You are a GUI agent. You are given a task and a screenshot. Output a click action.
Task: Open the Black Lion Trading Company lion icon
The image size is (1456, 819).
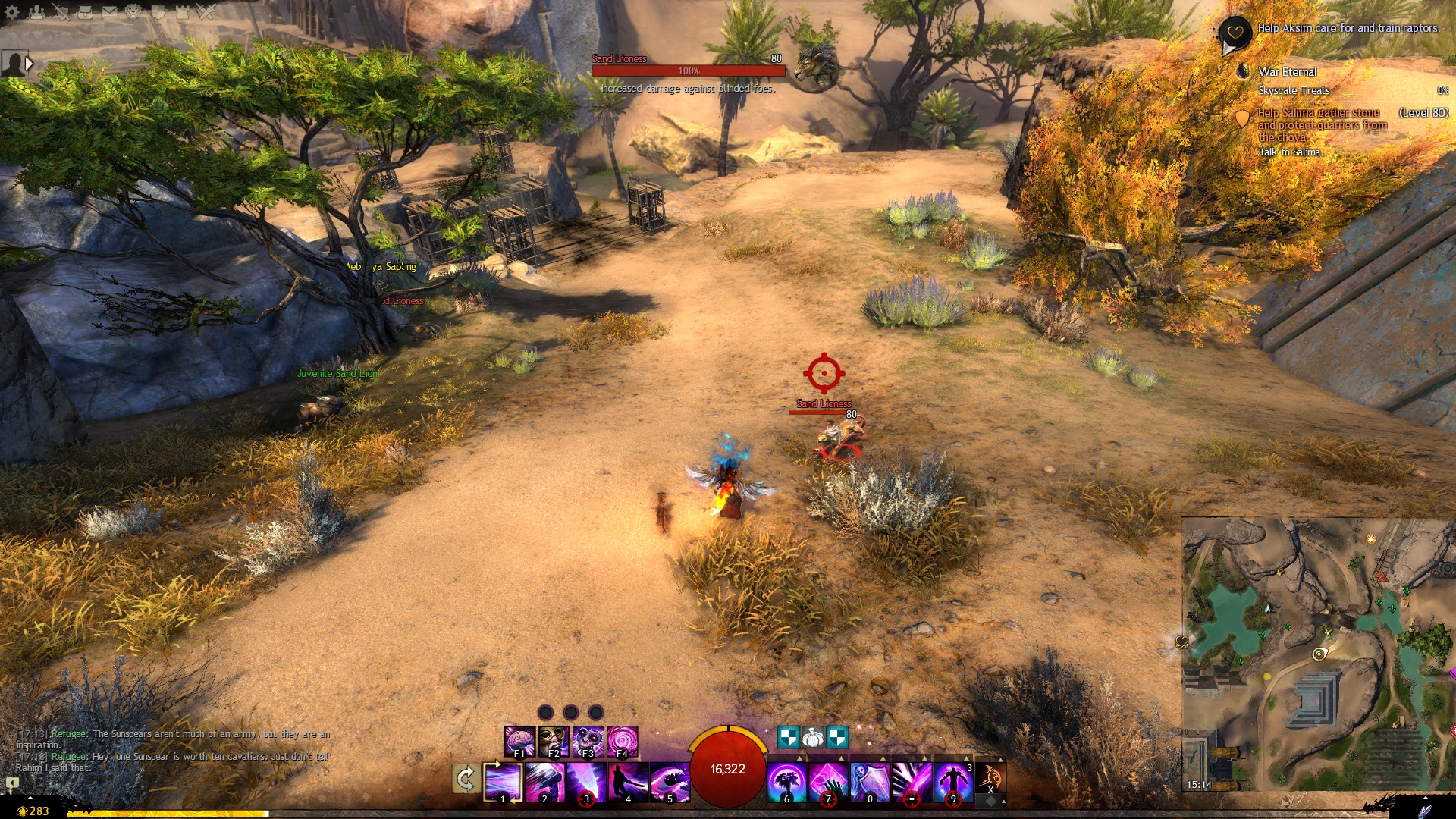click(x=133, y=11)
